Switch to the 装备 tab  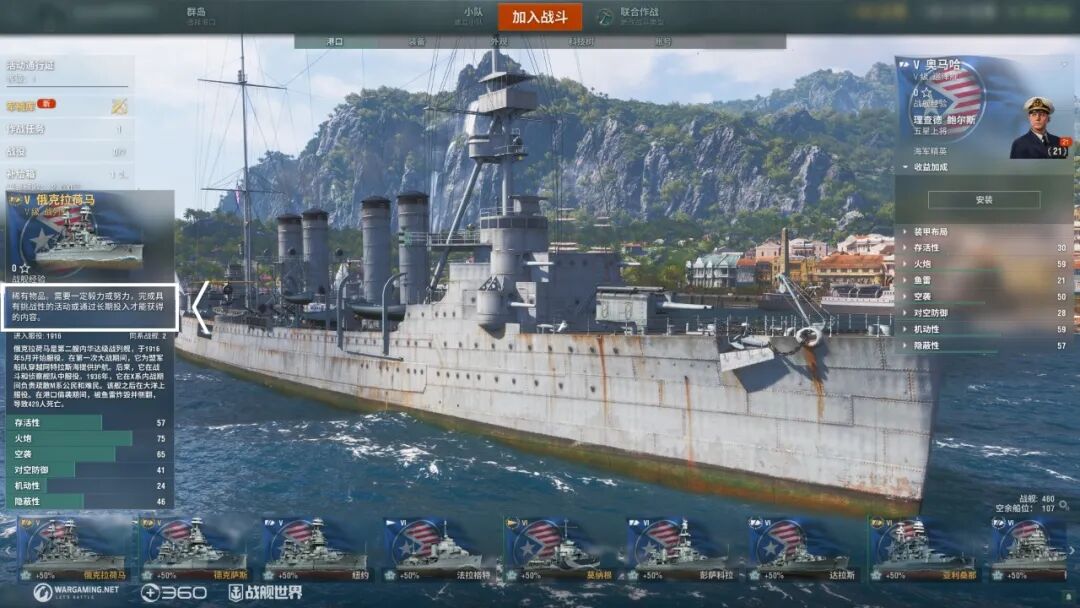417,42
